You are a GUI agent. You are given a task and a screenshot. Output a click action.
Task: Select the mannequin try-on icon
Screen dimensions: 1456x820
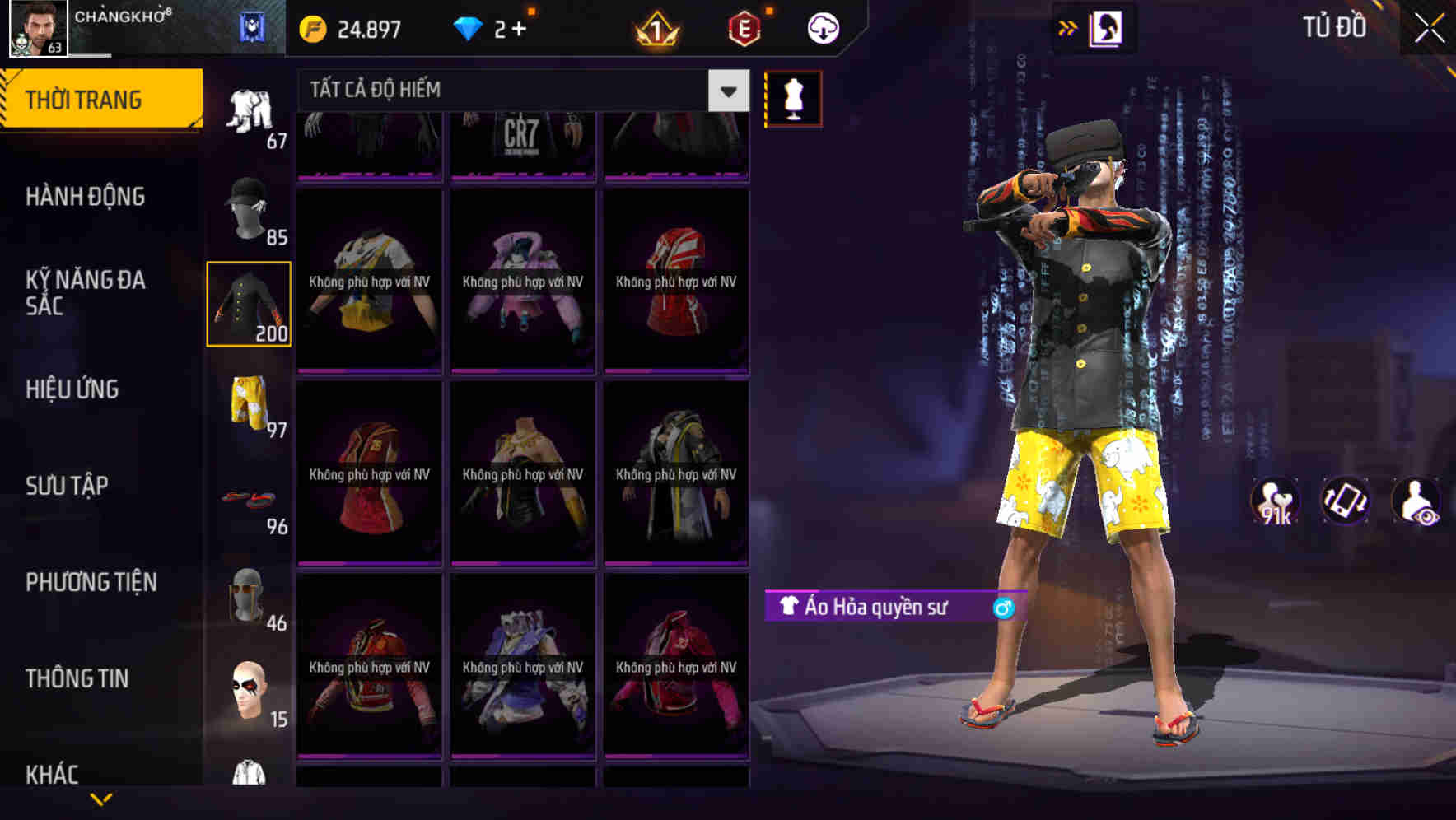tap(793, 98)
